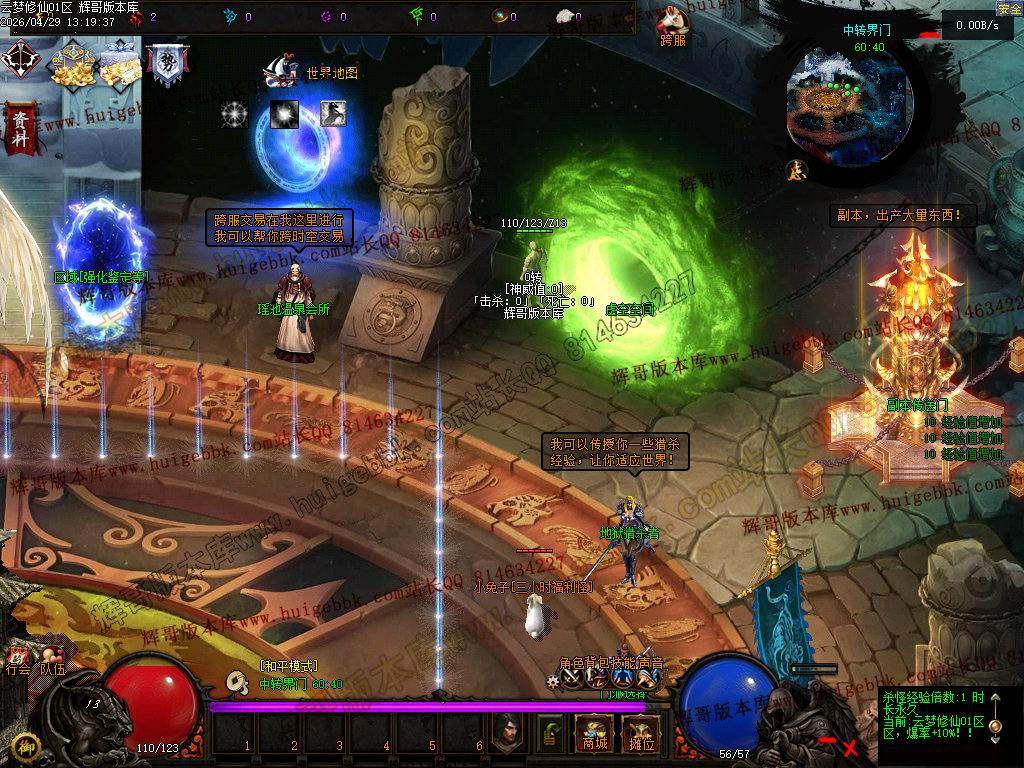Click the crossed bows diamond icon
The height and width of the screenshot is (768, 1024).
[20, 60]
